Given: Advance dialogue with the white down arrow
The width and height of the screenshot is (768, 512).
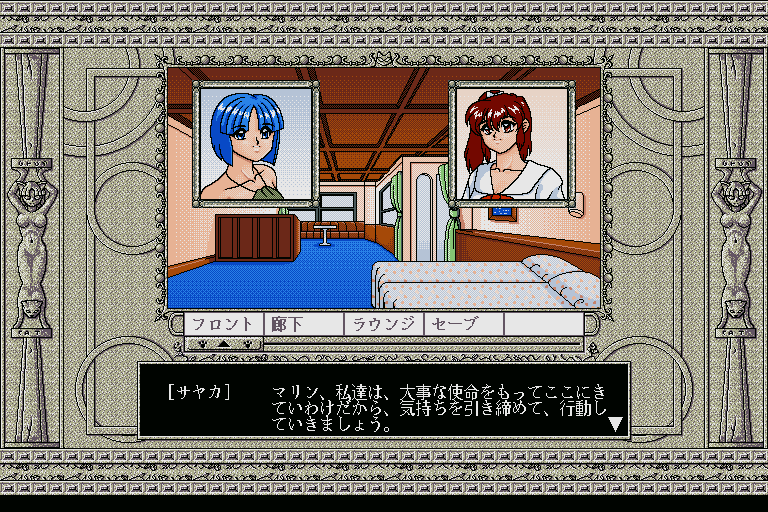Looking at the screenshot, I should click(616, 424).
